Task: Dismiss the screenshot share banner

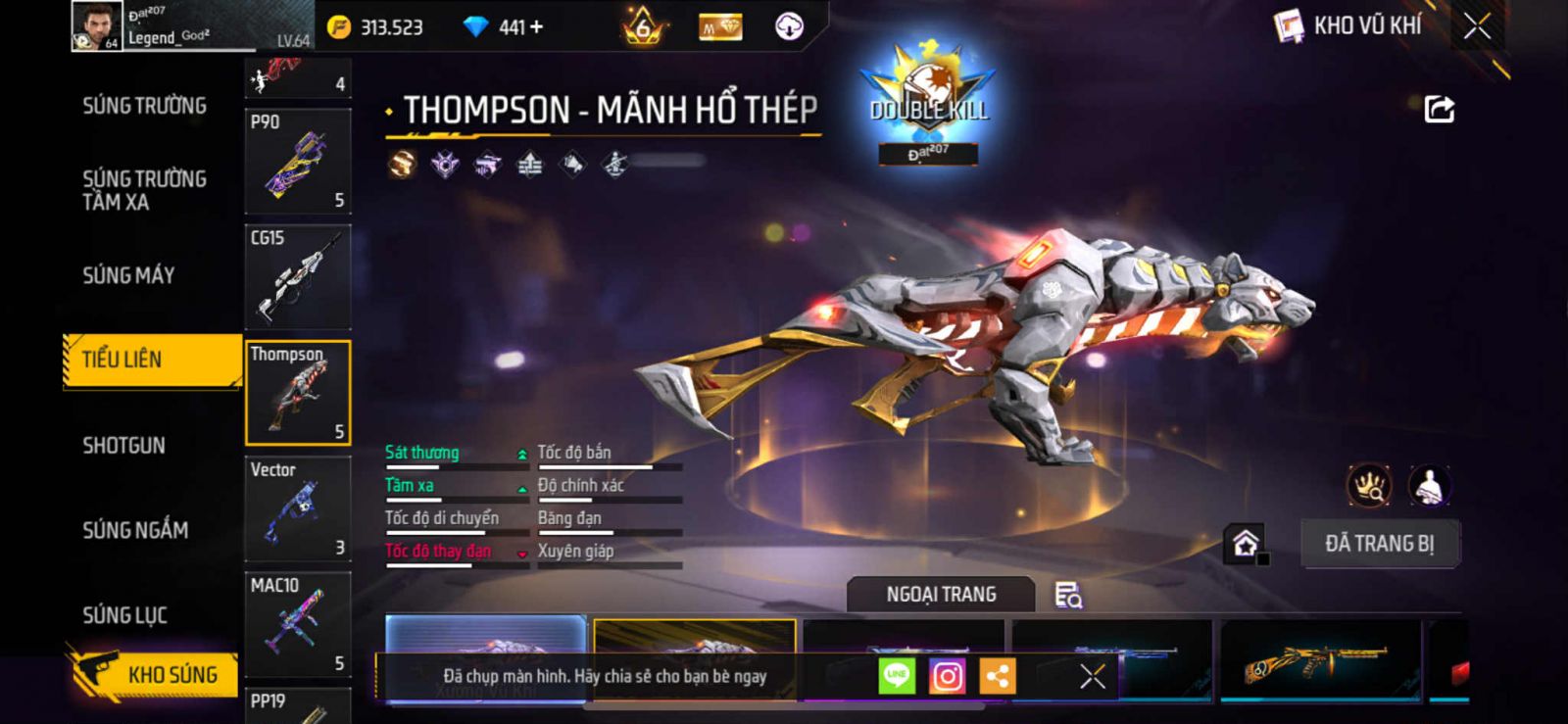Action: pos(1092,676)
